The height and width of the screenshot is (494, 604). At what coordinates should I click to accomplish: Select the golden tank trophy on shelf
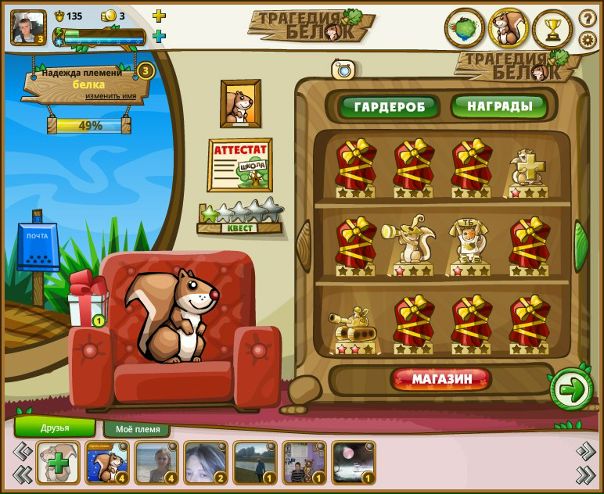[351, 327]
